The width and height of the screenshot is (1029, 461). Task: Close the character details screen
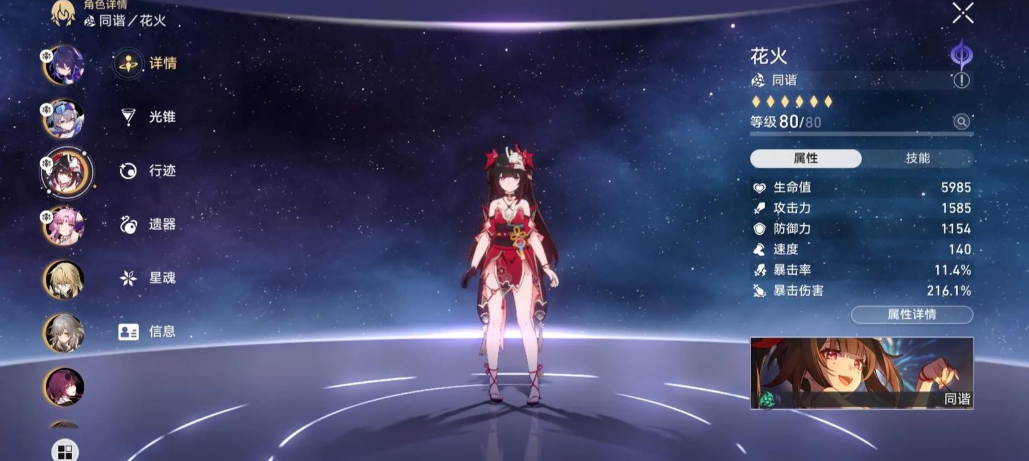click(962, 13)
